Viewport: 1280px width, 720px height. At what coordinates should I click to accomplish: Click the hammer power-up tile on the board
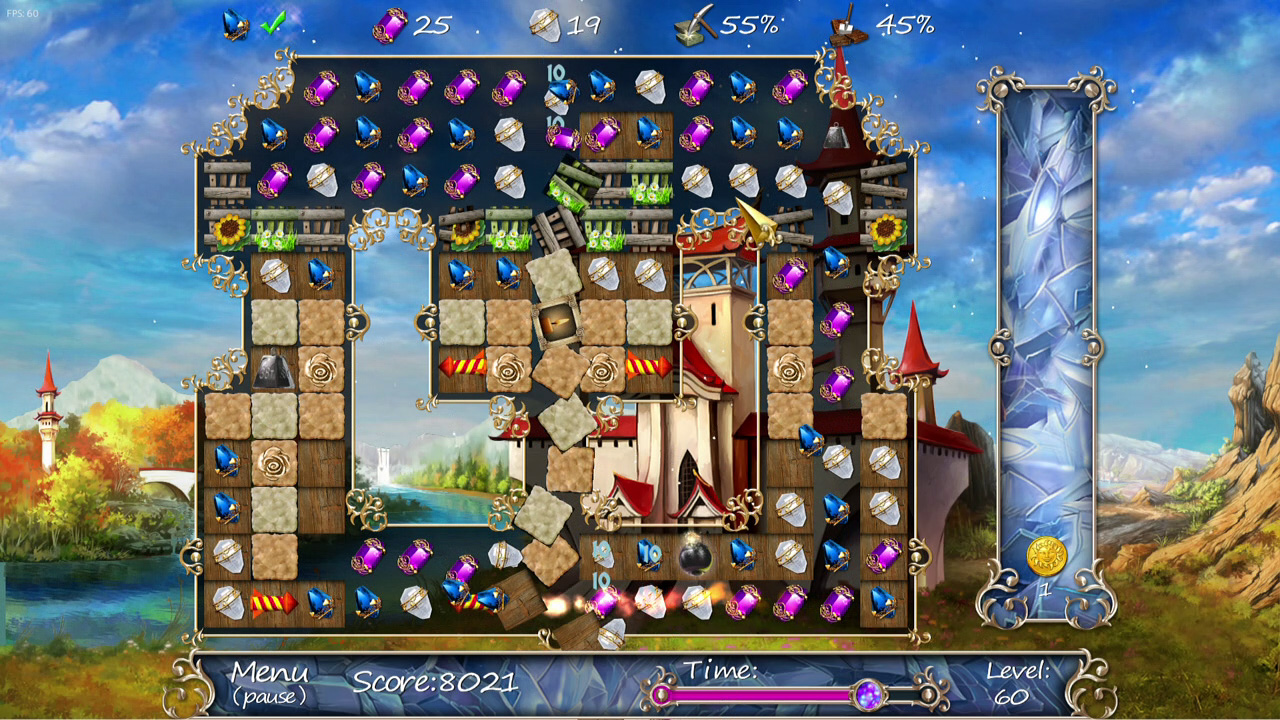point(557,320)
